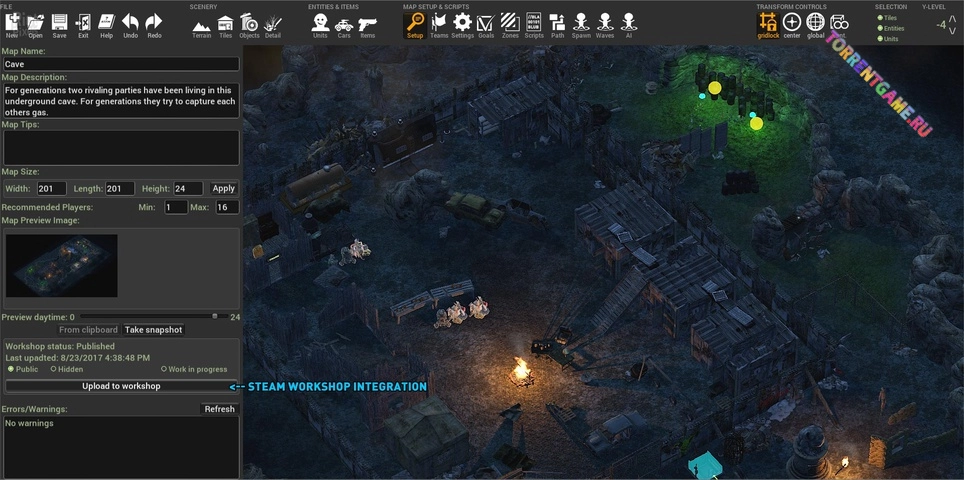Show the map Settings gear panel
This screenshot has width=964, height=480.
(462, 23)
